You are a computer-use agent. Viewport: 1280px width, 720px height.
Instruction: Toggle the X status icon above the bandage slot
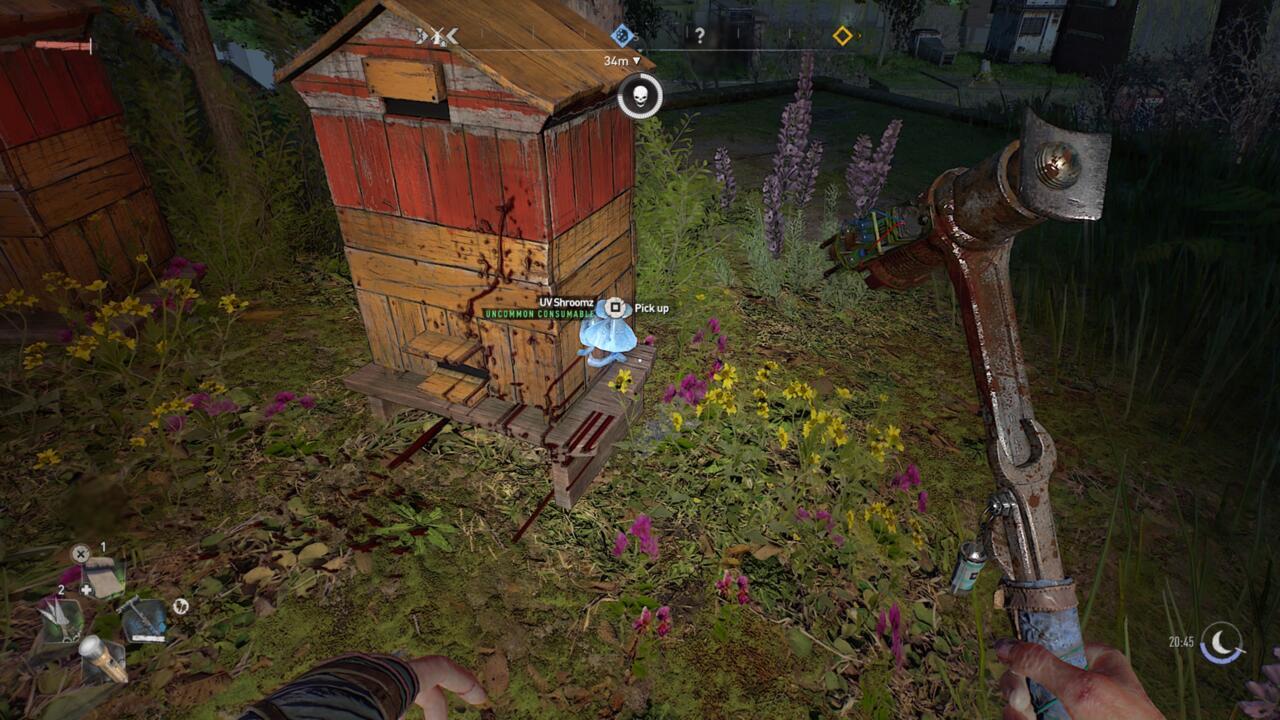pos(80,552)
